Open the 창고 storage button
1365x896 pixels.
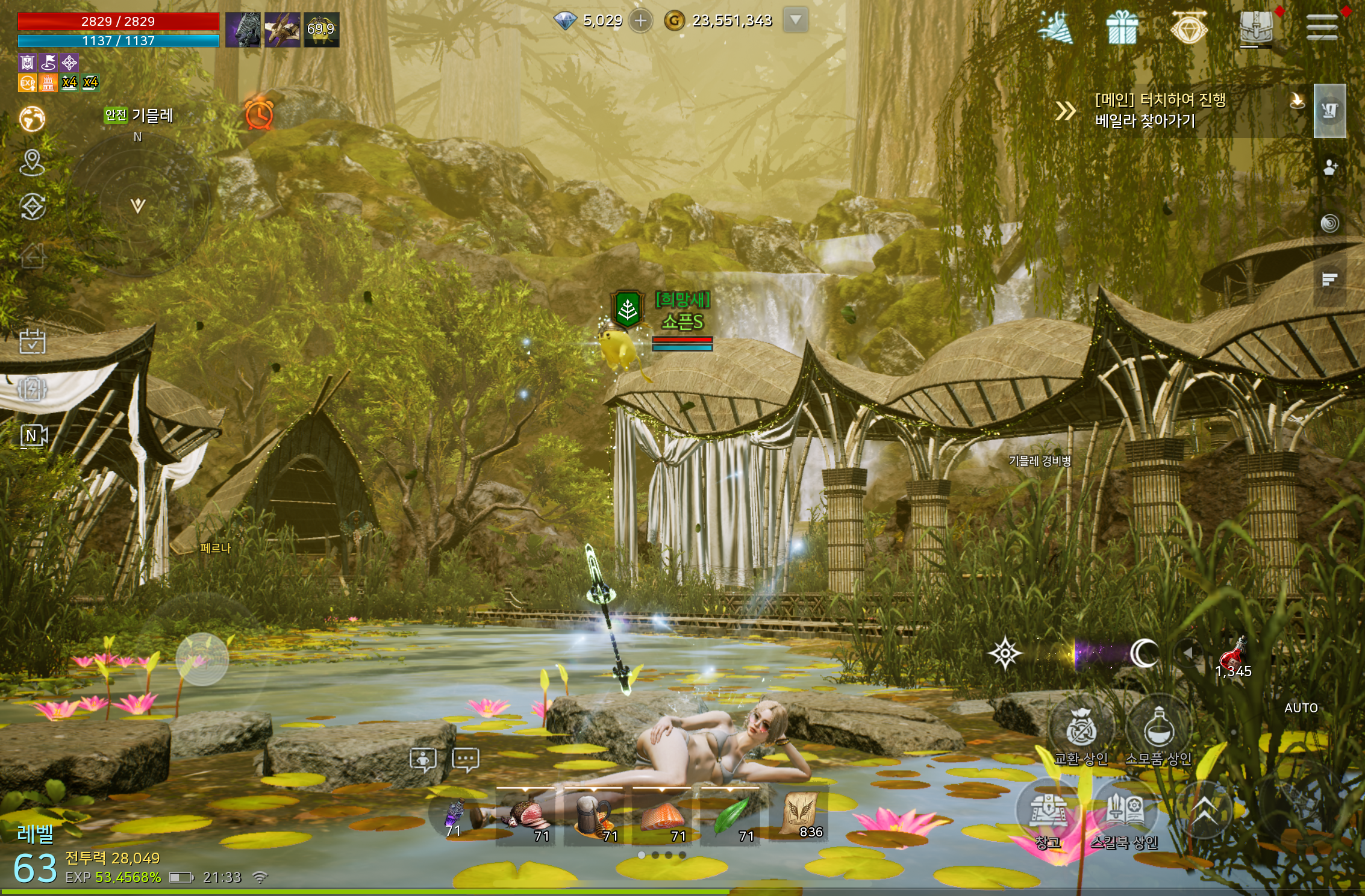click(1048, 814)
